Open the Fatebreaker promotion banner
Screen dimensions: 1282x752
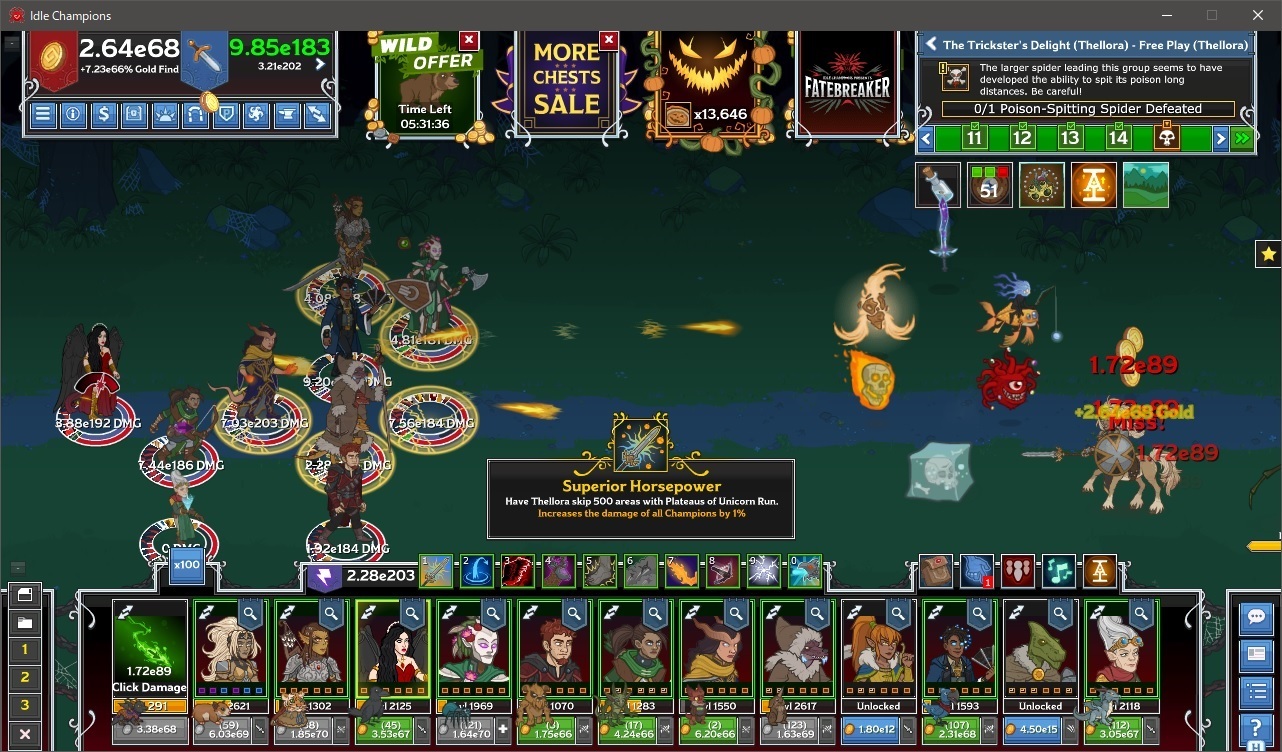pos(848,85)
